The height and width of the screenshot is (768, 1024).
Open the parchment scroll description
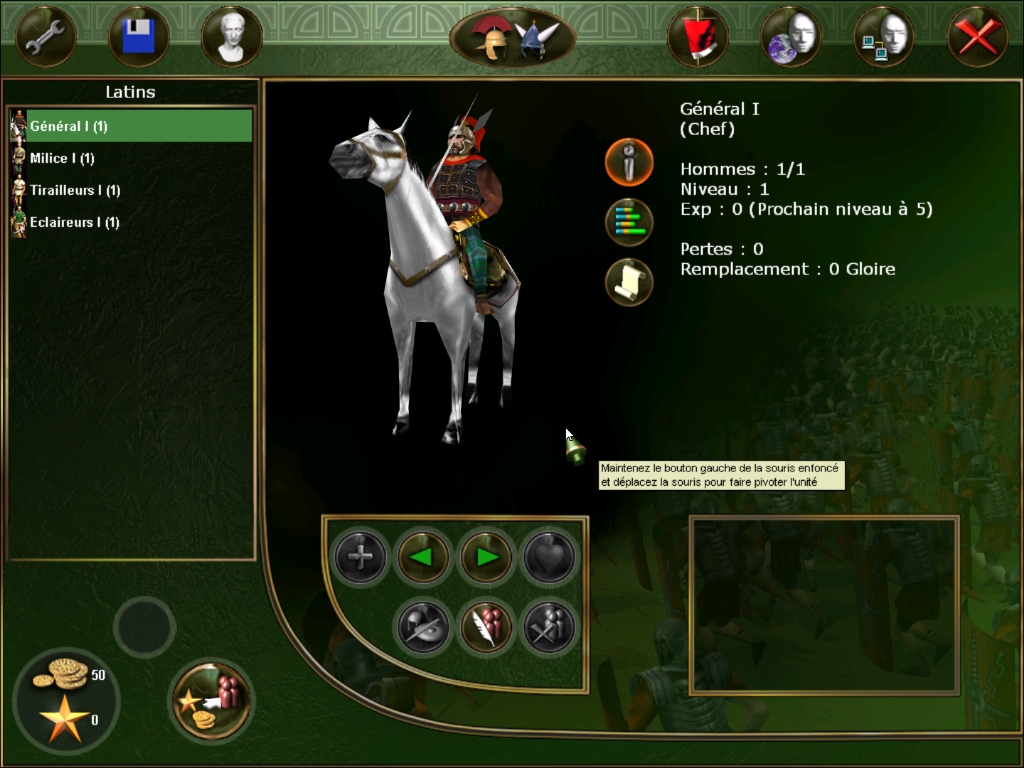629,282
